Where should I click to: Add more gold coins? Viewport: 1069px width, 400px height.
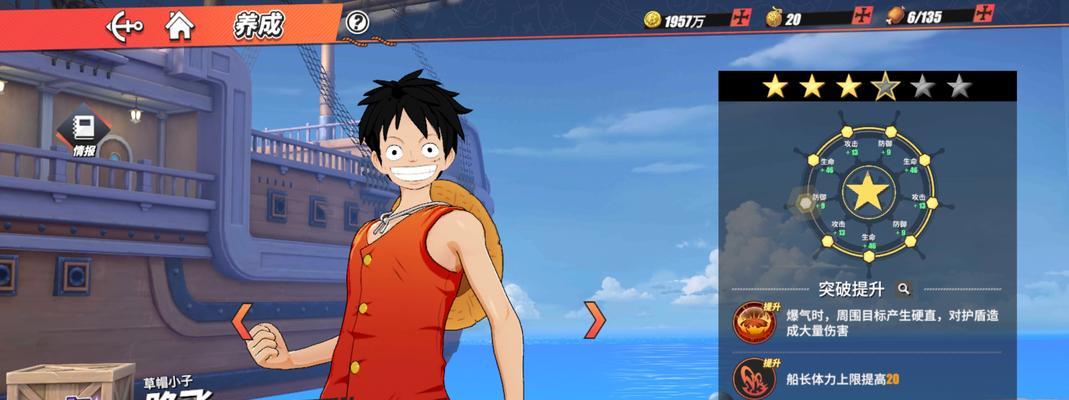tap(741, 17)
